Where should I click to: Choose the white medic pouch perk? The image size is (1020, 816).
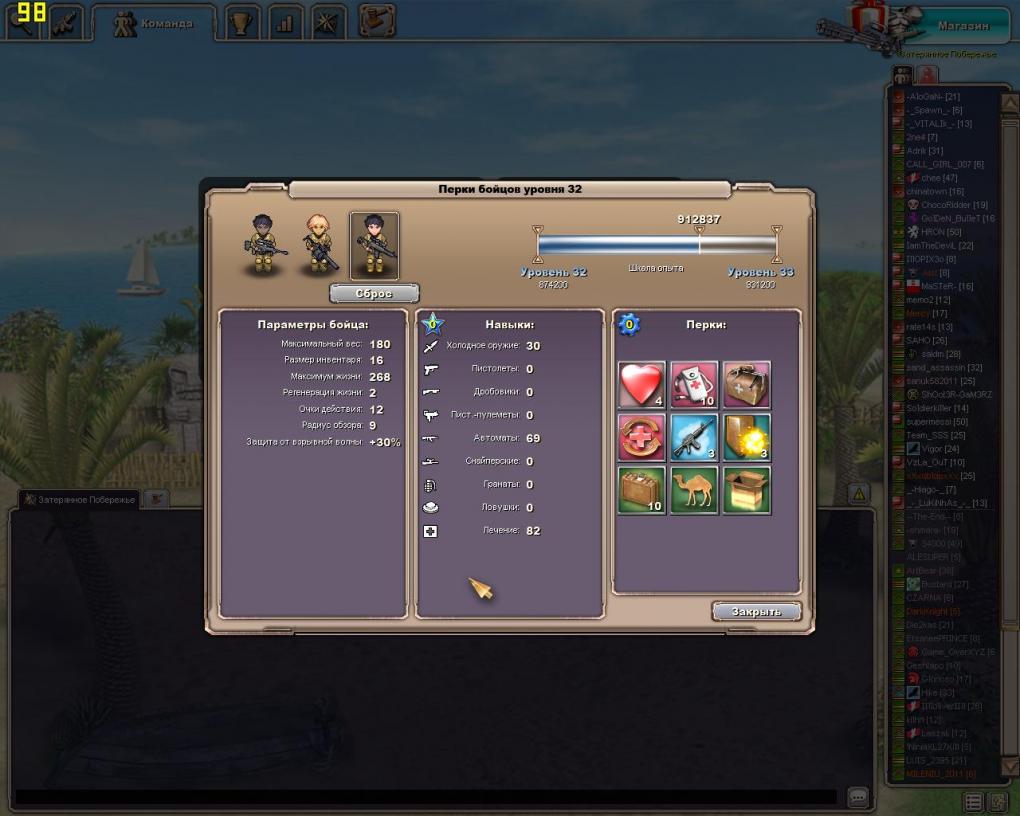tap(694, 385)
